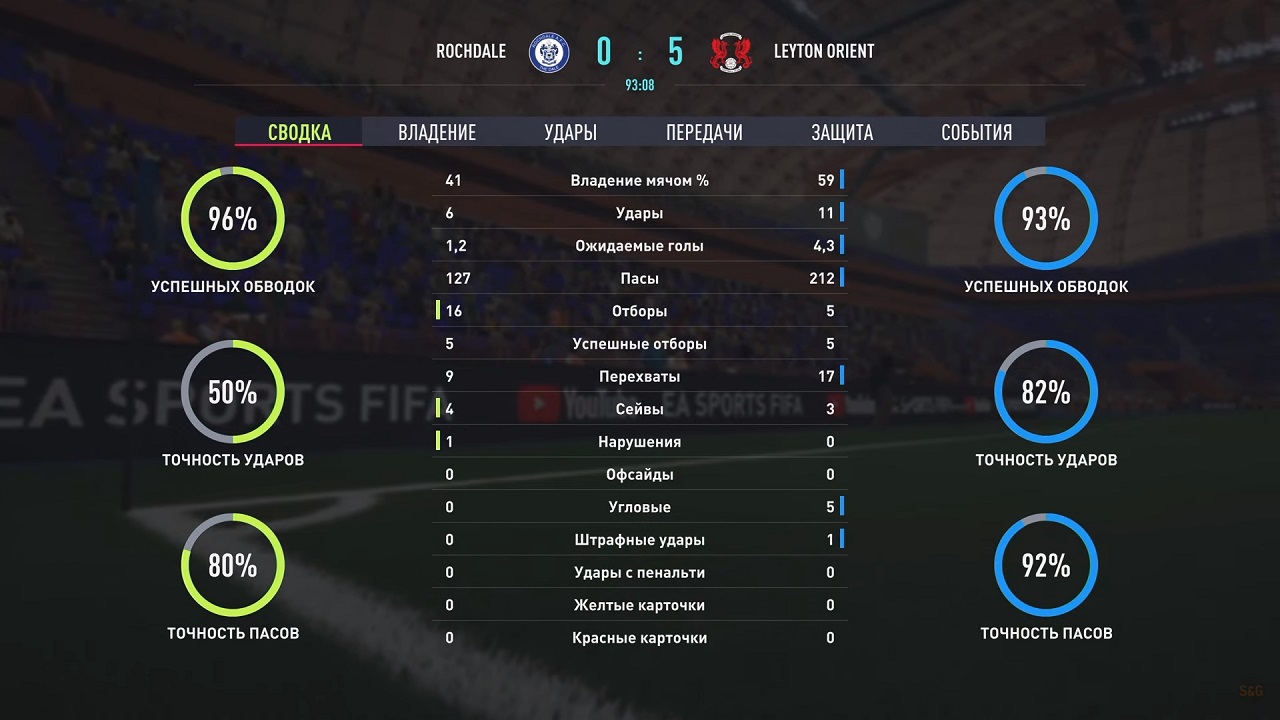Screen dimensions: 1280x720
Task: Select the green 80% pass accuracy circle
Action: [x=231, y=566]
